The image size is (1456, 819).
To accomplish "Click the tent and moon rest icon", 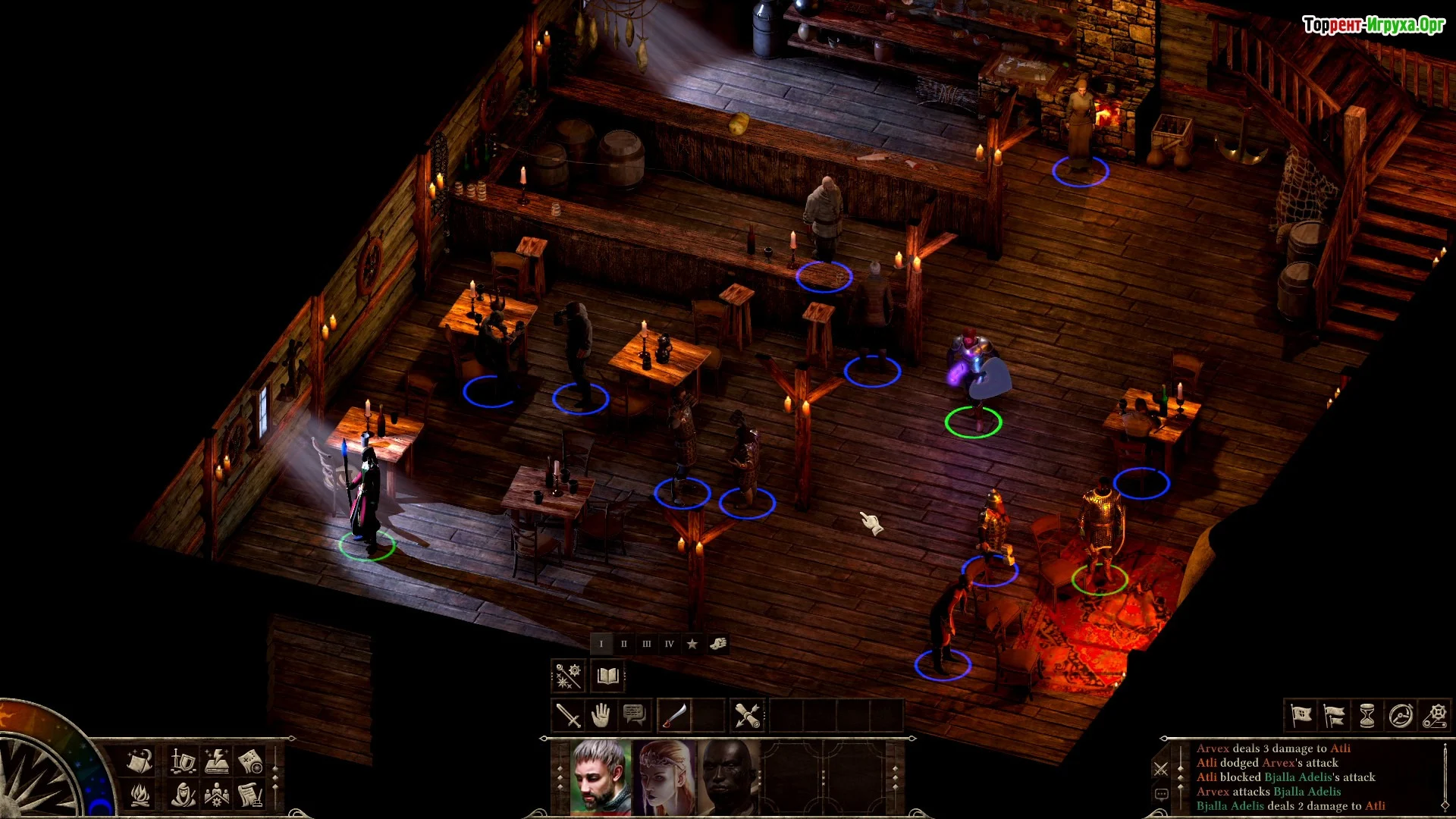I will tap(140, 760).
